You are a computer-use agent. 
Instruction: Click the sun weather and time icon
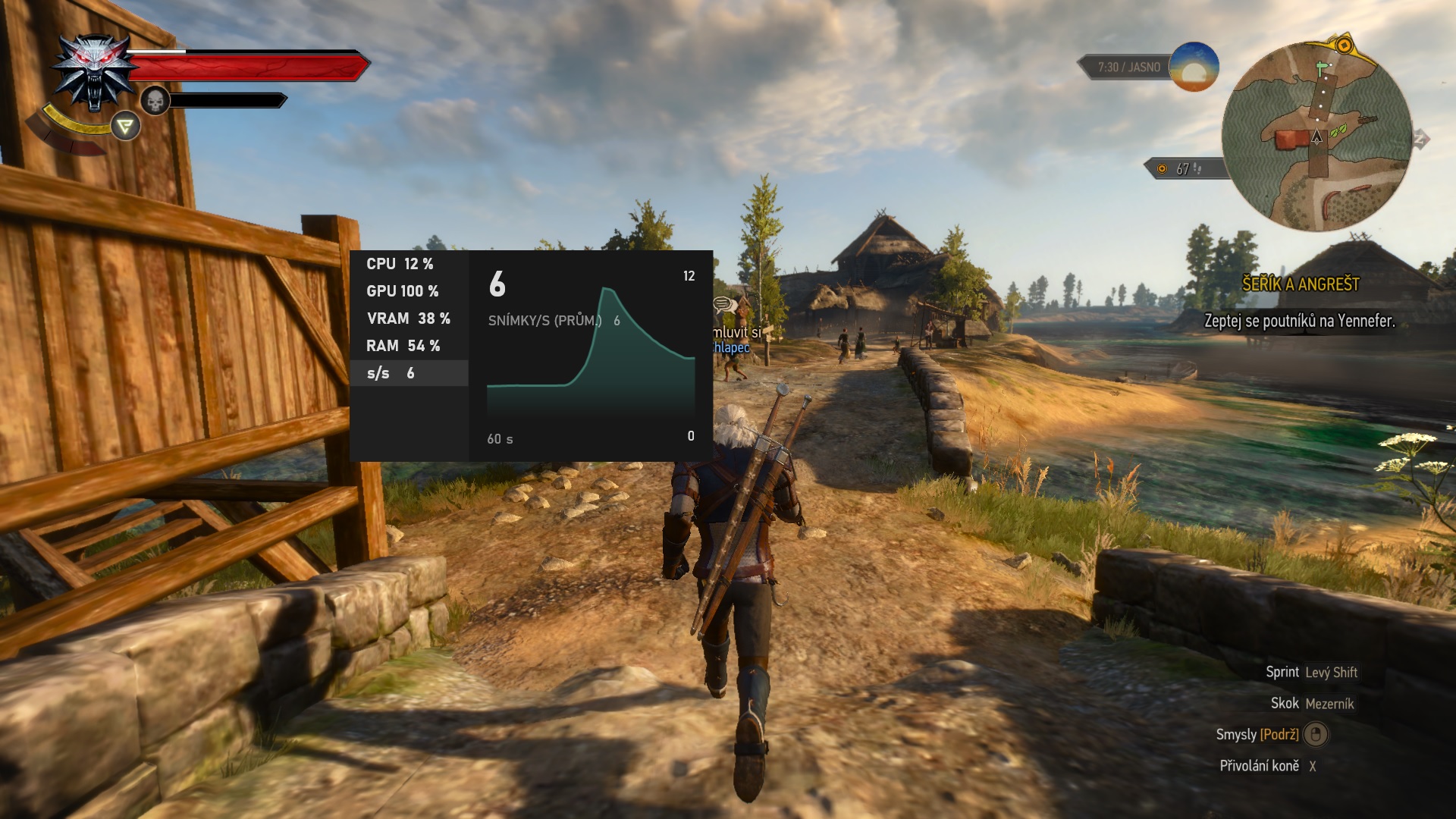[1194, 67]
